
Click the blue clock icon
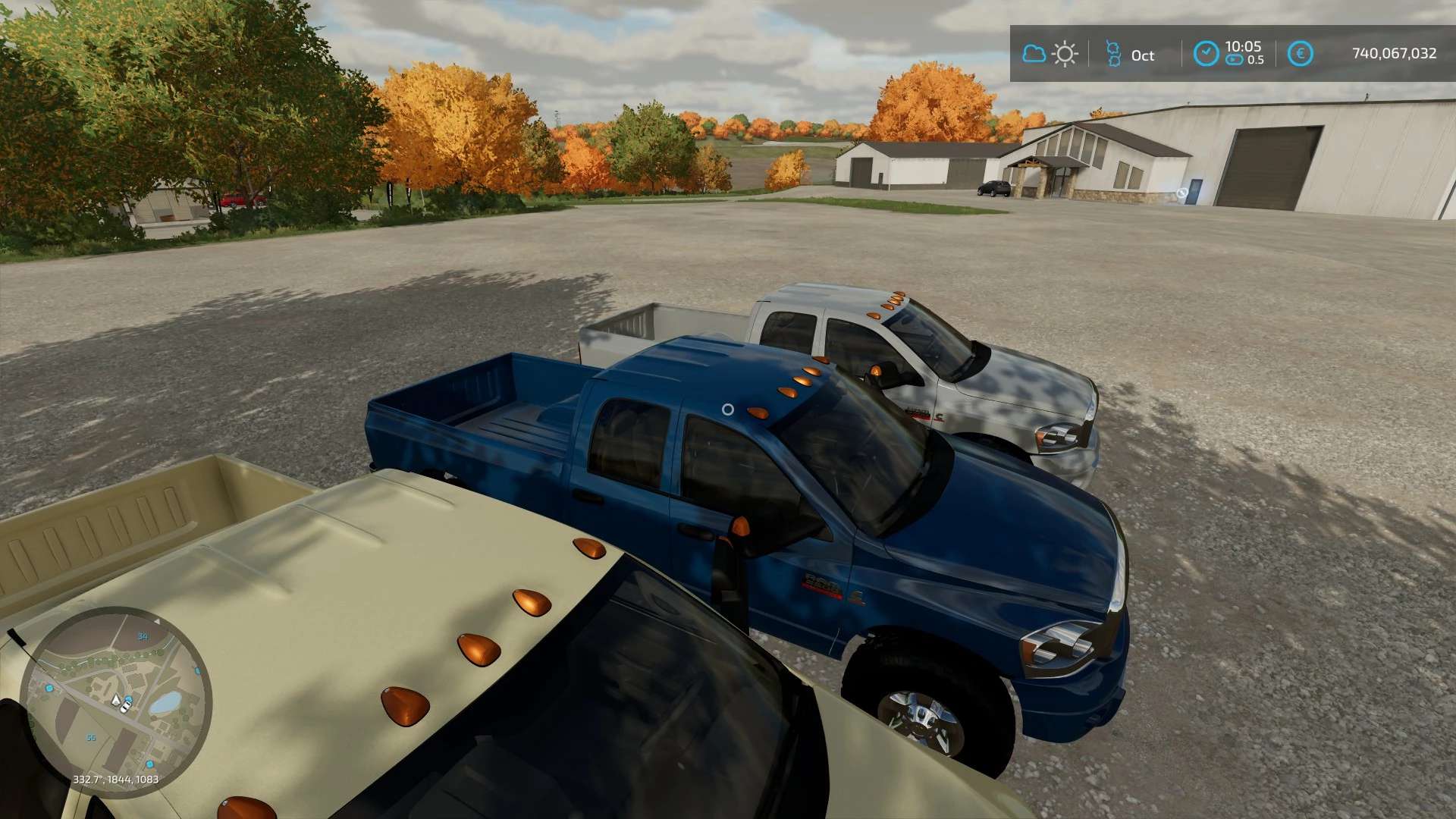pos(1206,54)
